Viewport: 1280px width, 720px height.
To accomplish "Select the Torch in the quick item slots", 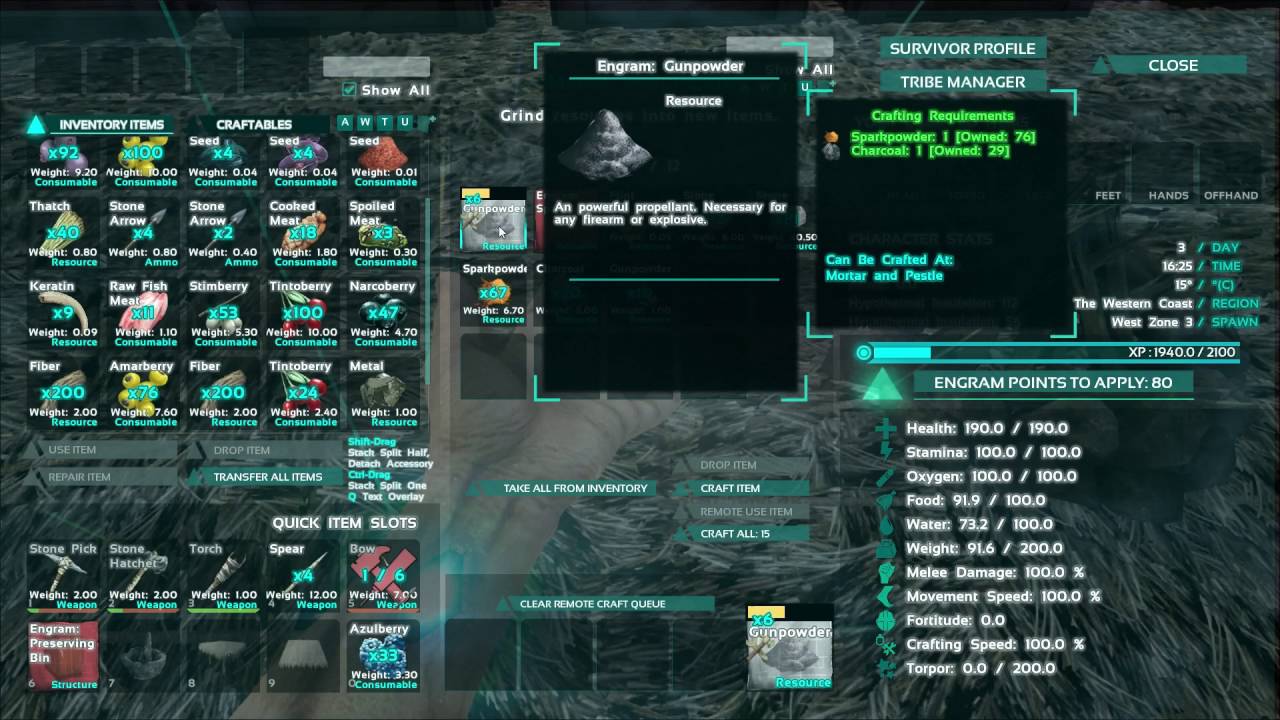I will [222, 570].
